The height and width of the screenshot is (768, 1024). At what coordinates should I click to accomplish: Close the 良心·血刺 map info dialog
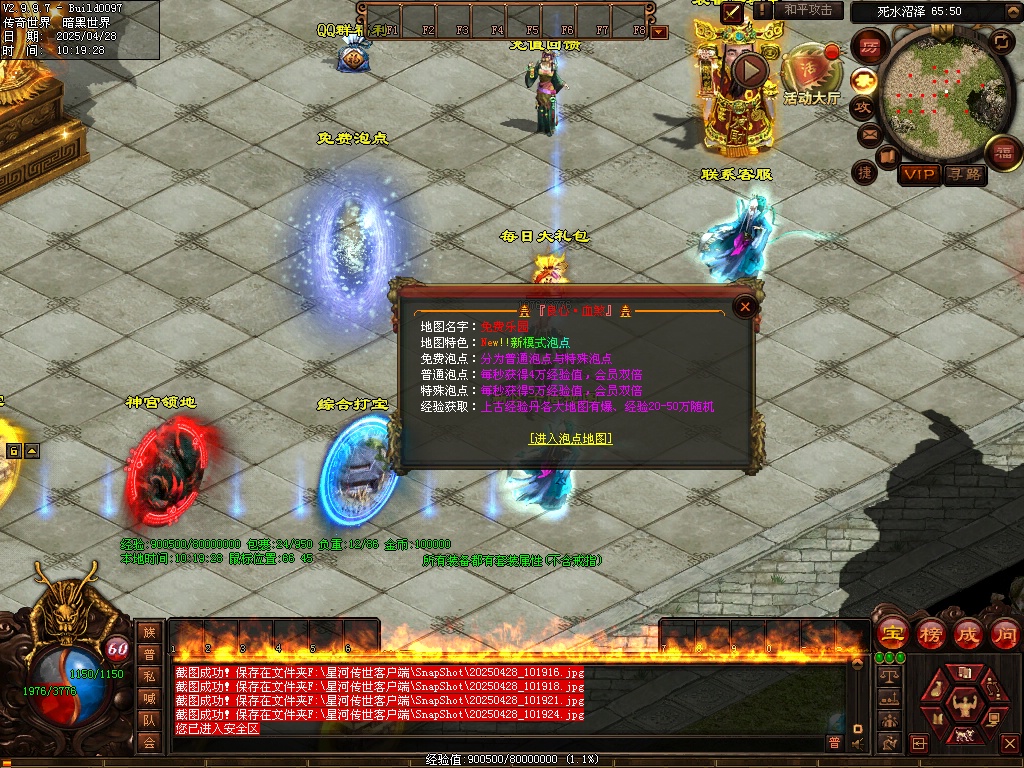click(744, 308)
